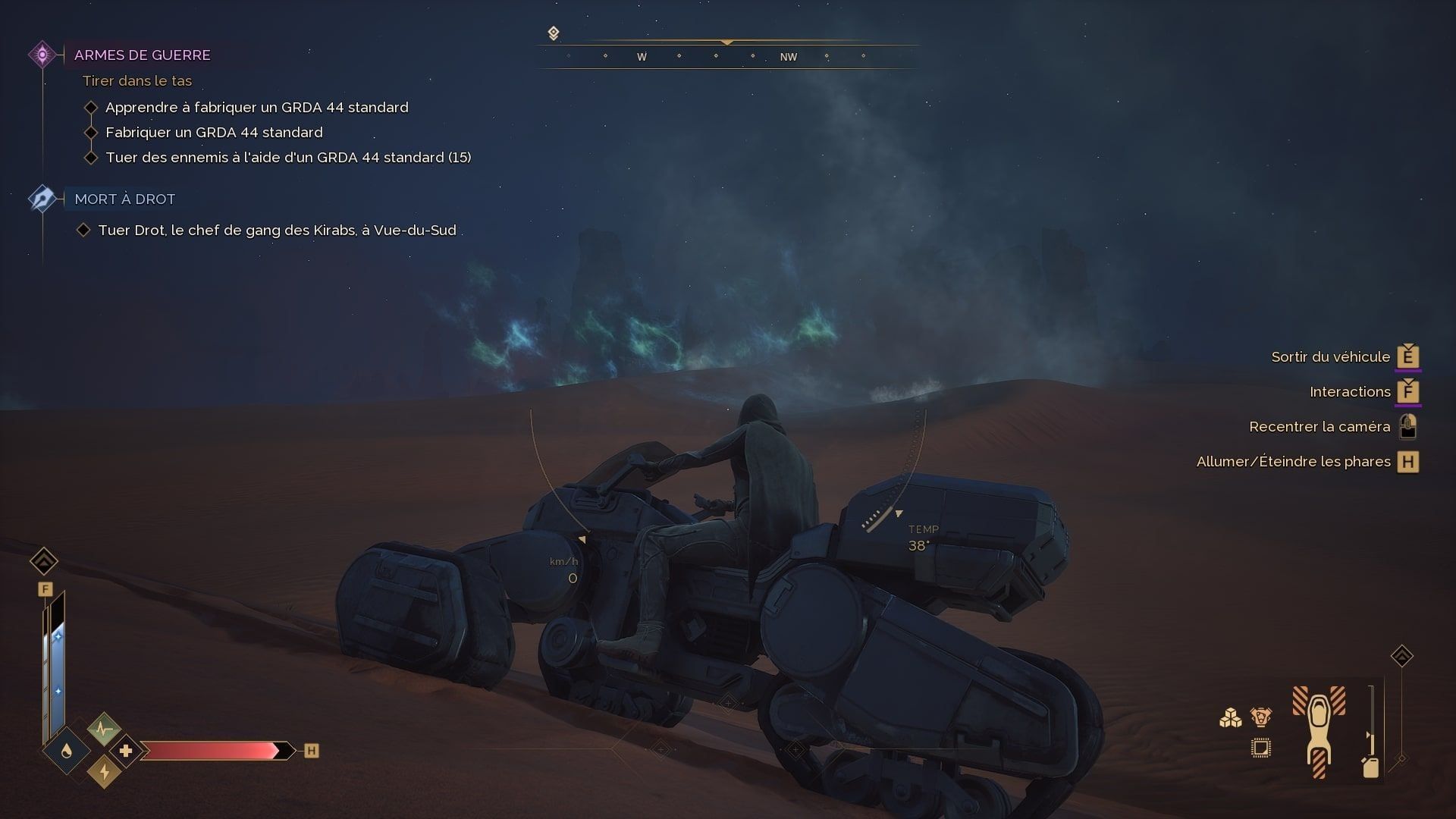Click the purple Armes de Guerre quest icon
The height and width of the screenshot is (819, 1456).
click(x=42, y=55)
